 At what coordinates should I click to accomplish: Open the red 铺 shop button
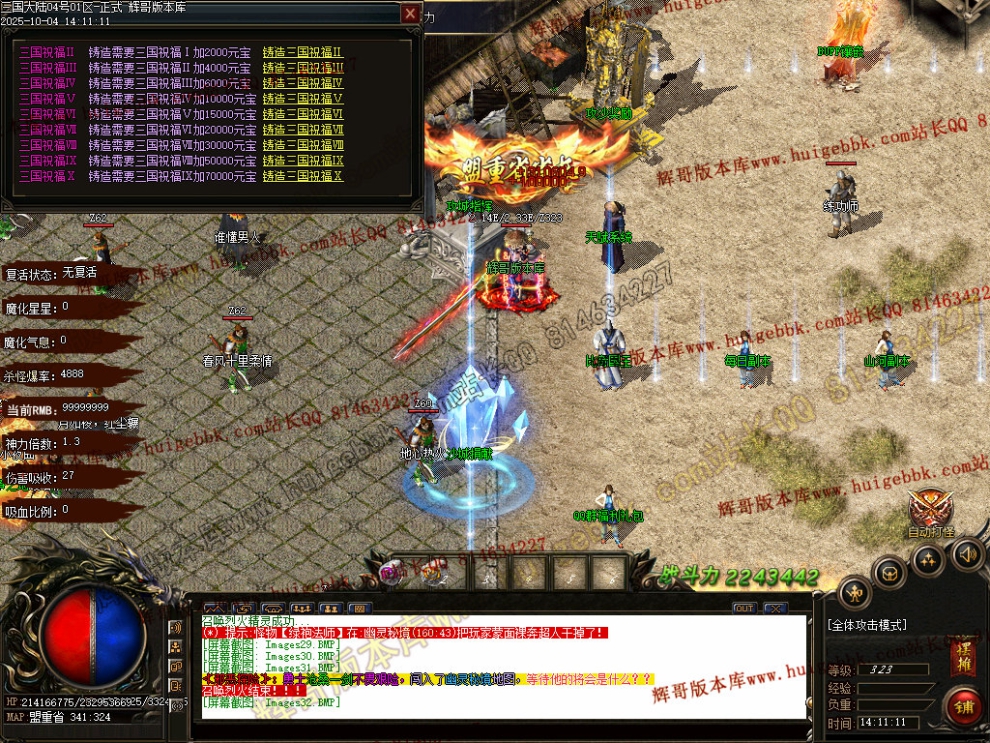click(965, 707)
